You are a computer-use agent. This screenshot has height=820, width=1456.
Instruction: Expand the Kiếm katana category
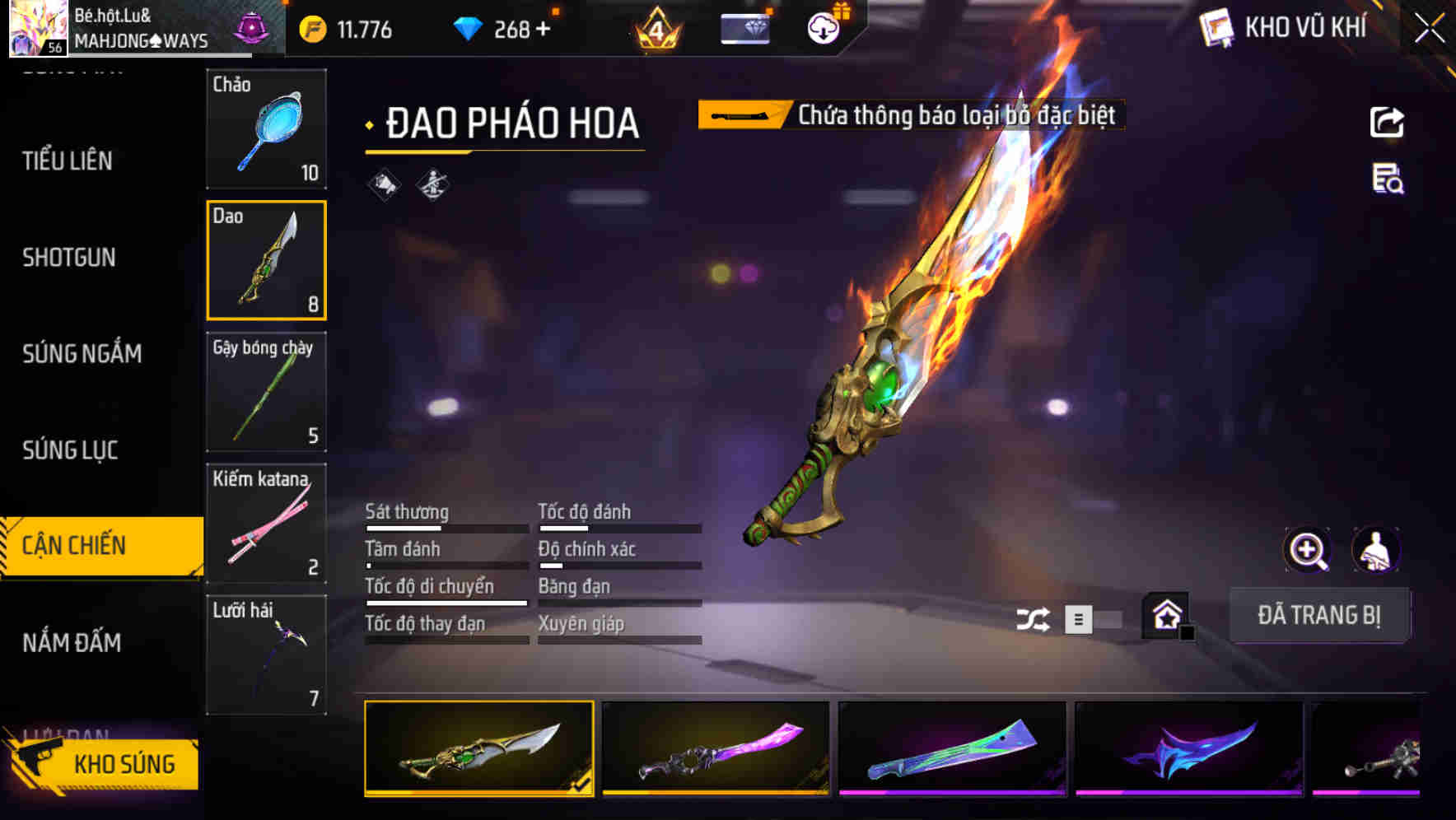266,524
